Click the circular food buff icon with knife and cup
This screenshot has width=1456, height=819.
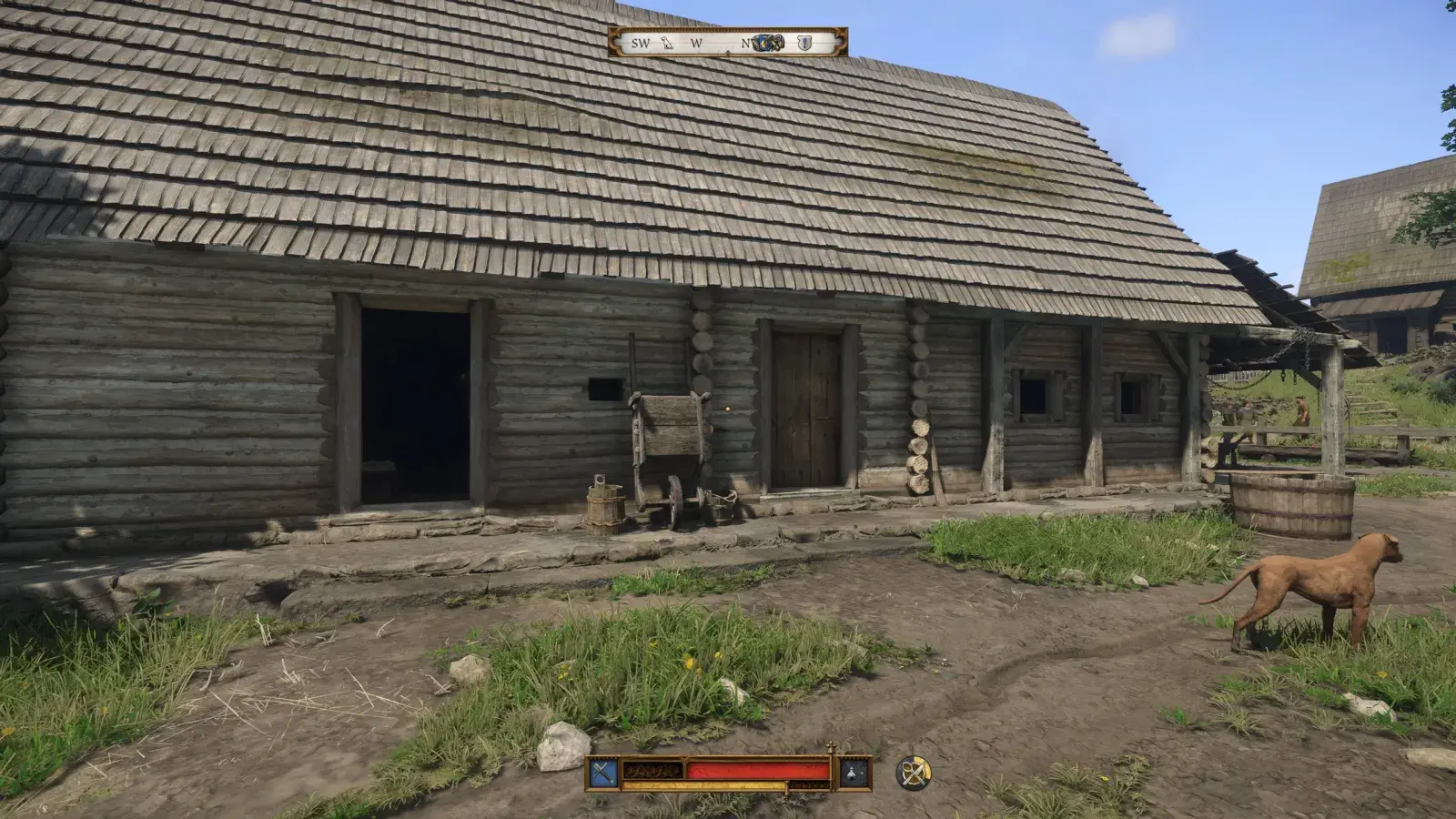pyautogui.click(x=914, y=772)
